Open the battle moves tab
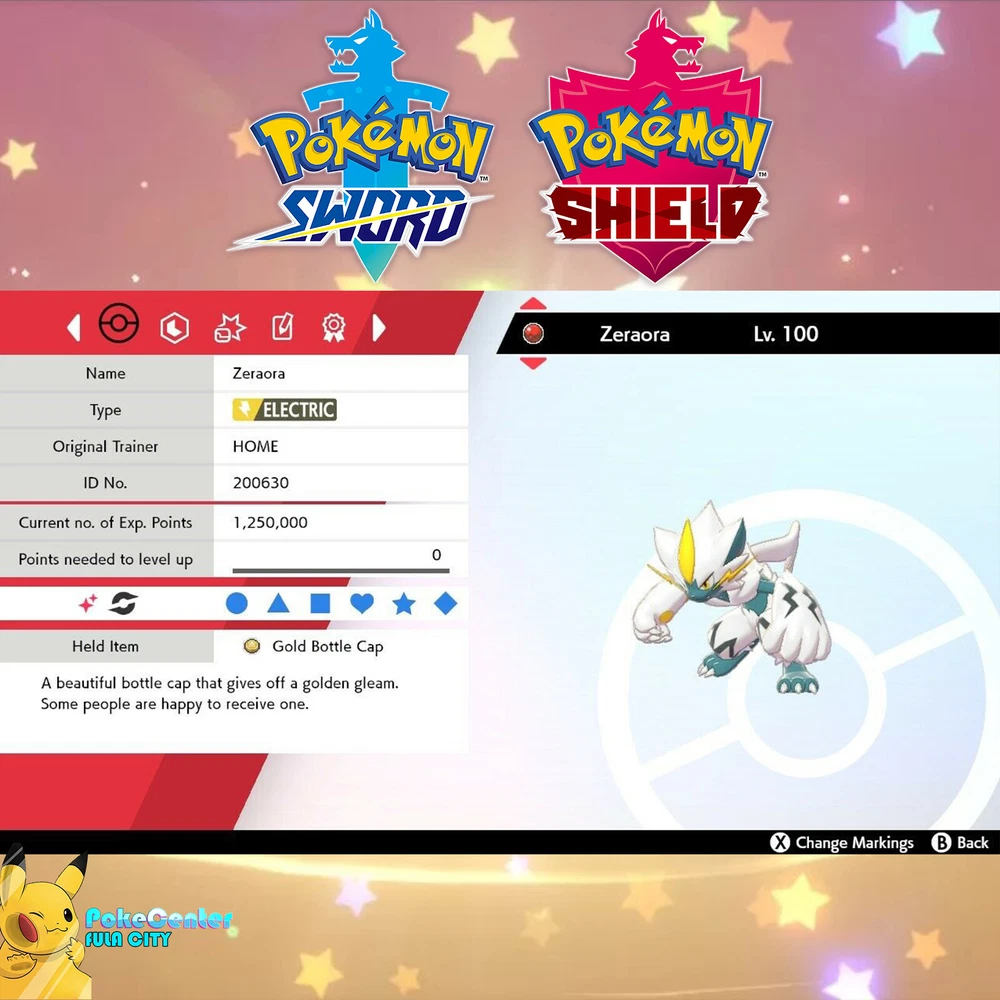The image size is (1000, 1000). [x=230, y=327]
